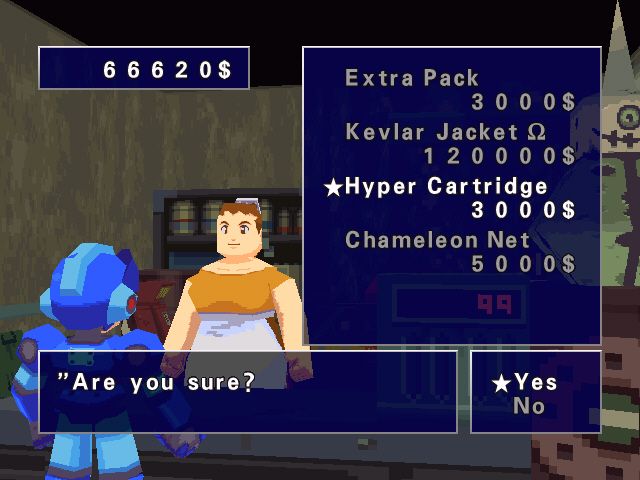Choose Kevlar Jacket Ω from the shop list
Viewport: 640px width, 480px height.
445,132
